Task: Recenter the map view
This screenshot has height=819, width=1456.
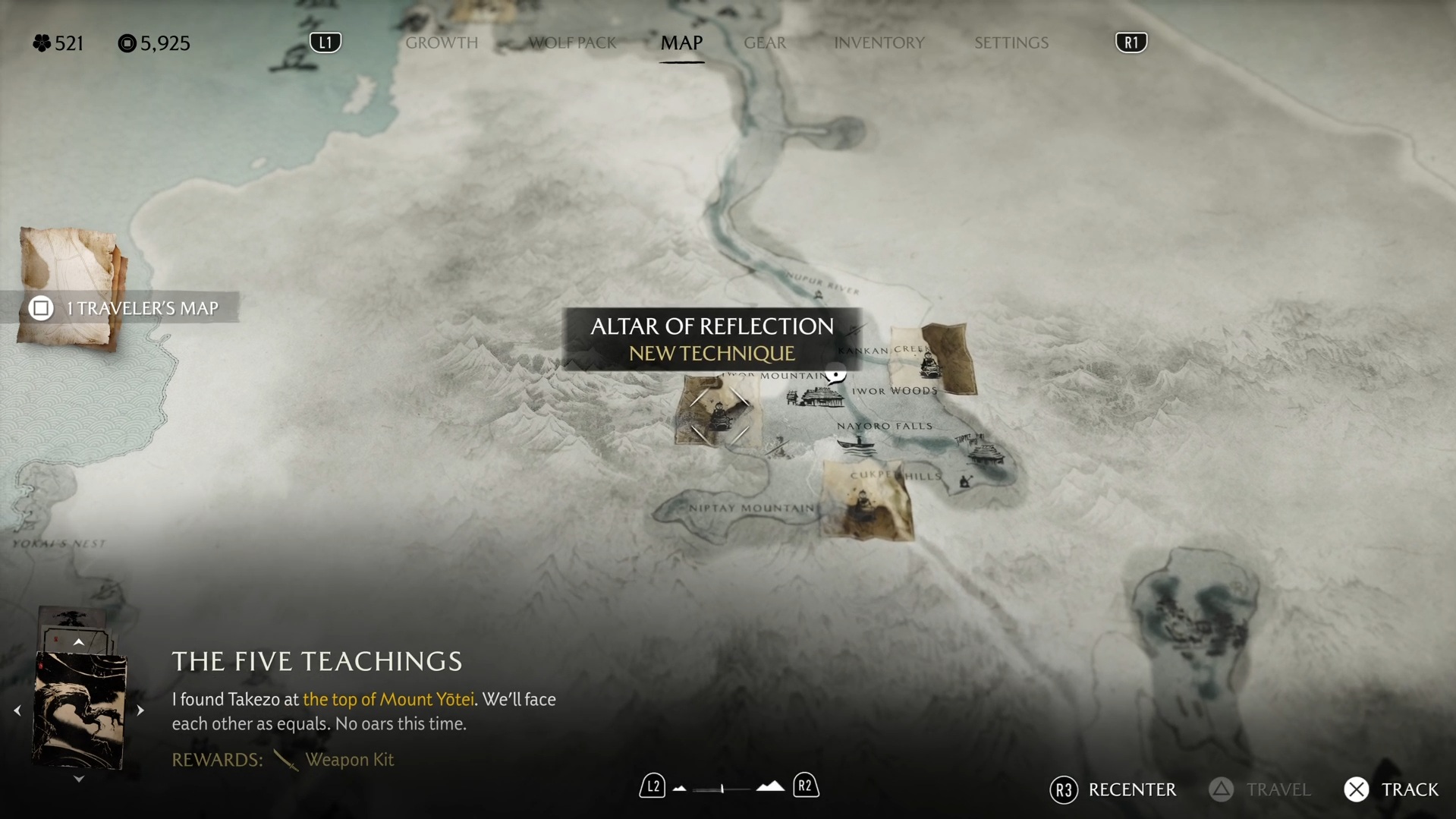Action: point(1113,790)
